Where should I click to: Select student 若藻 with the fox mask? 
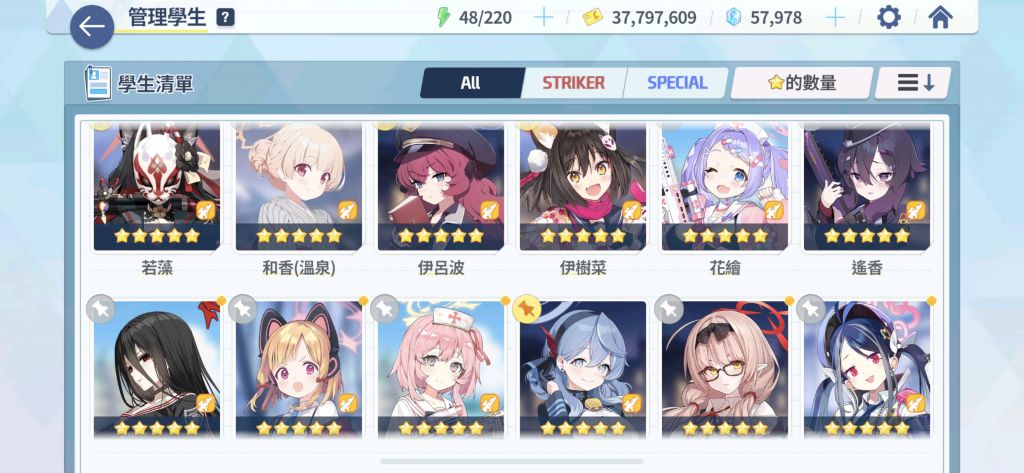[157, 187]
